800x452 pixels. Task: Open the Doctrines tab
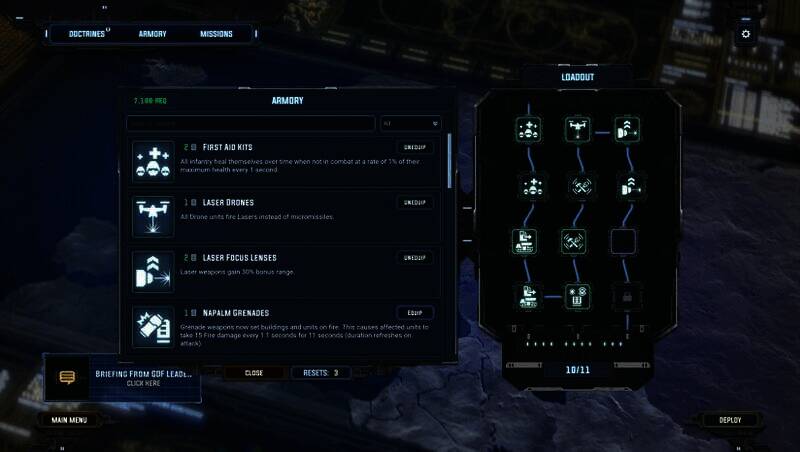(x=89, y=34)
